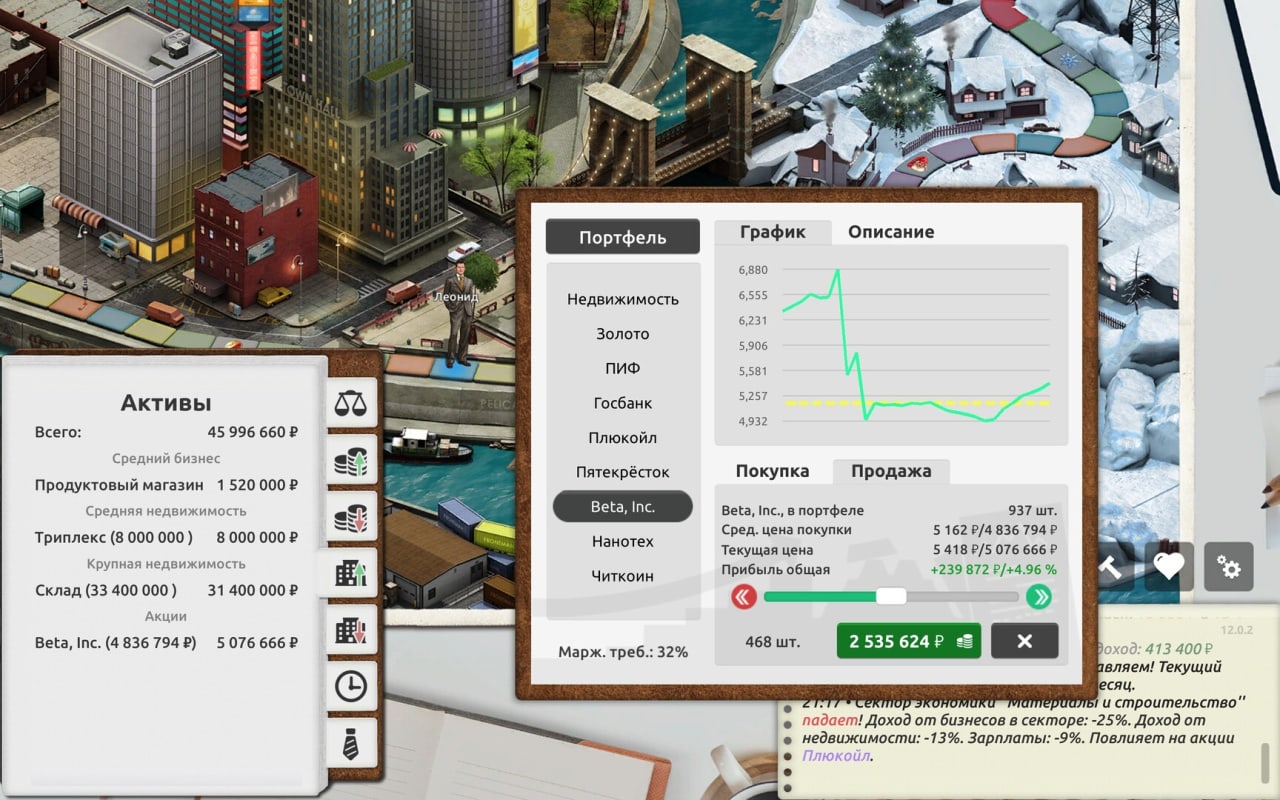Screen dimensions: 1280x800
Task: Open the Портфель portfolio button
Action: coord(622,237)
